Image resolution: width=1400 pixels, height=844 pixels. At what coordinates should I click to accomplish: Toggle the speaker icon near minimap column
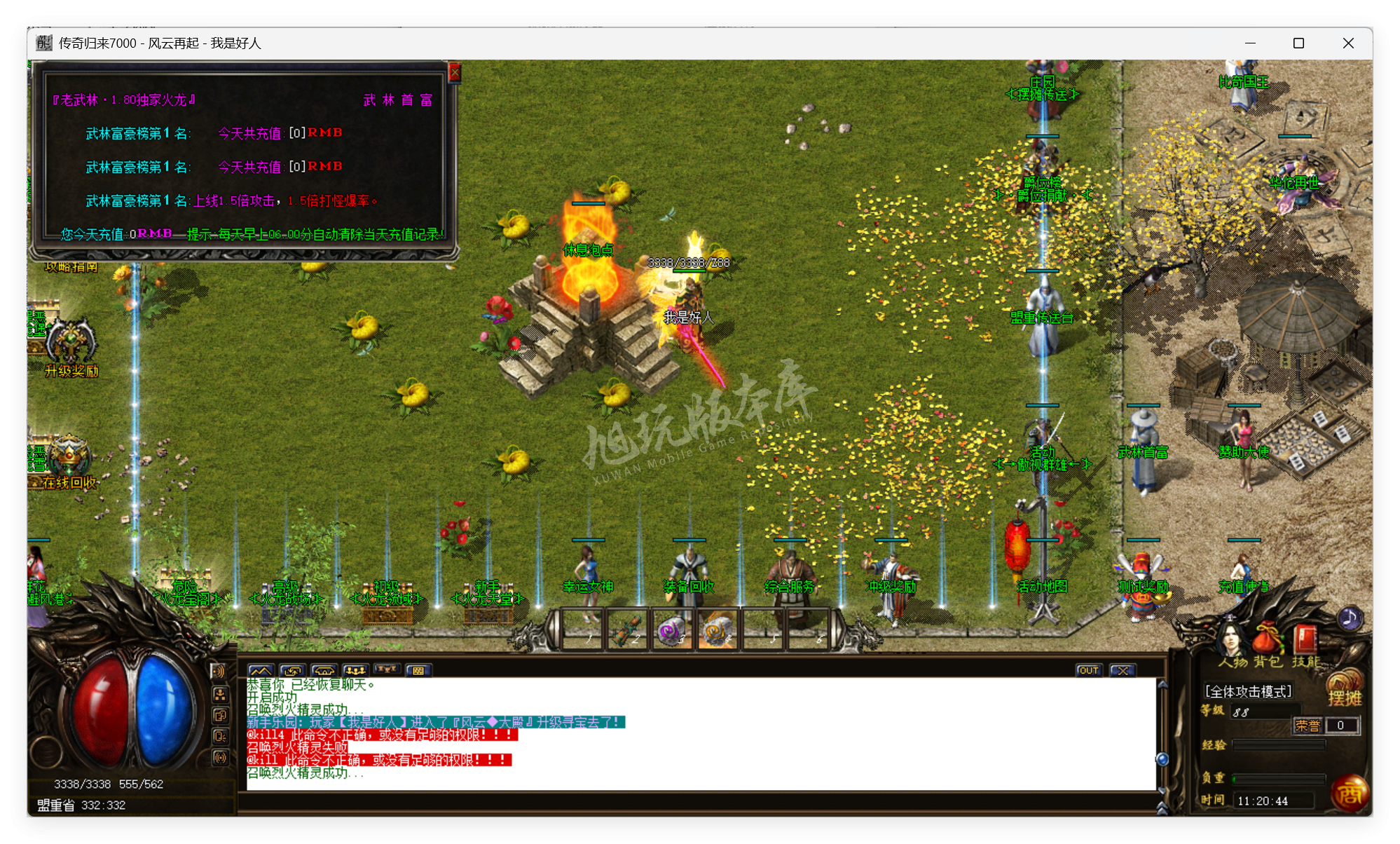(x=220, y=671)
